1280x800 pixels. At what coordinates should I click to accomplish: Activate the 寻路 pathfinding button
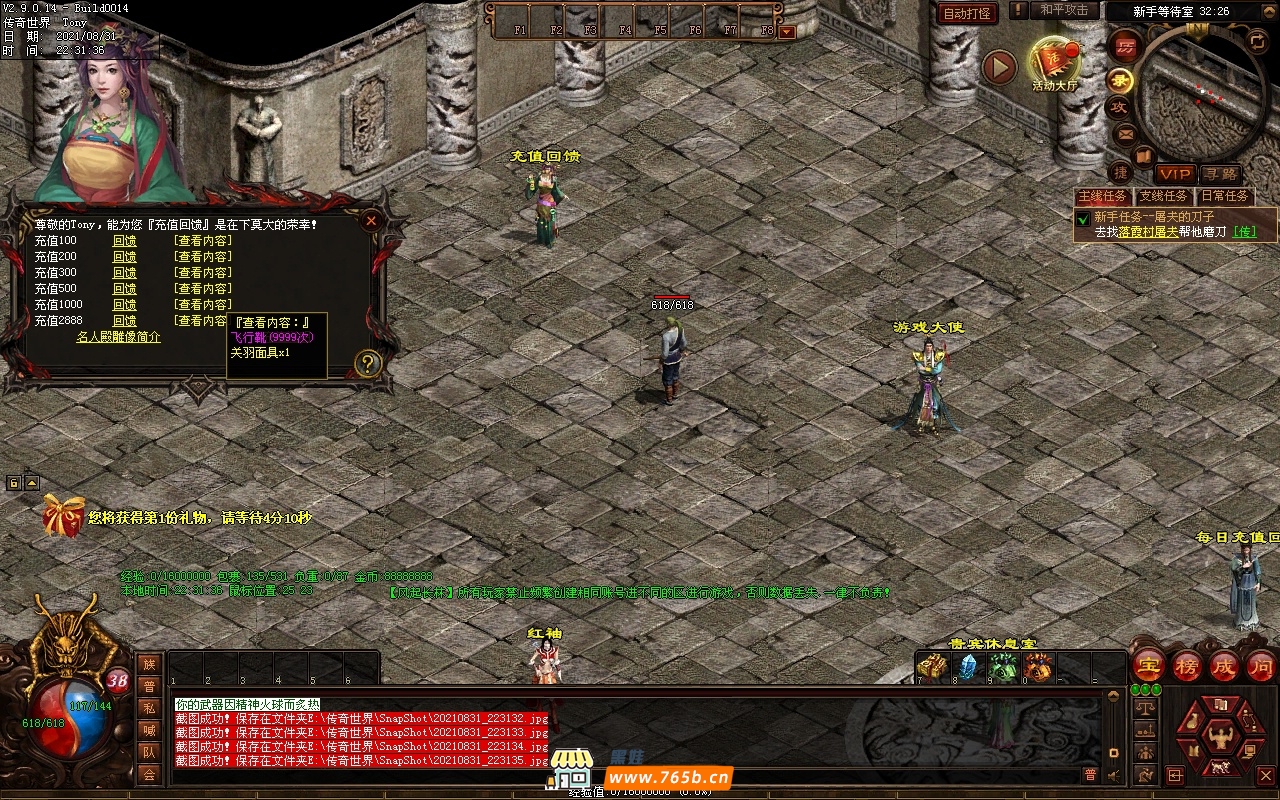click(1220, 174)
